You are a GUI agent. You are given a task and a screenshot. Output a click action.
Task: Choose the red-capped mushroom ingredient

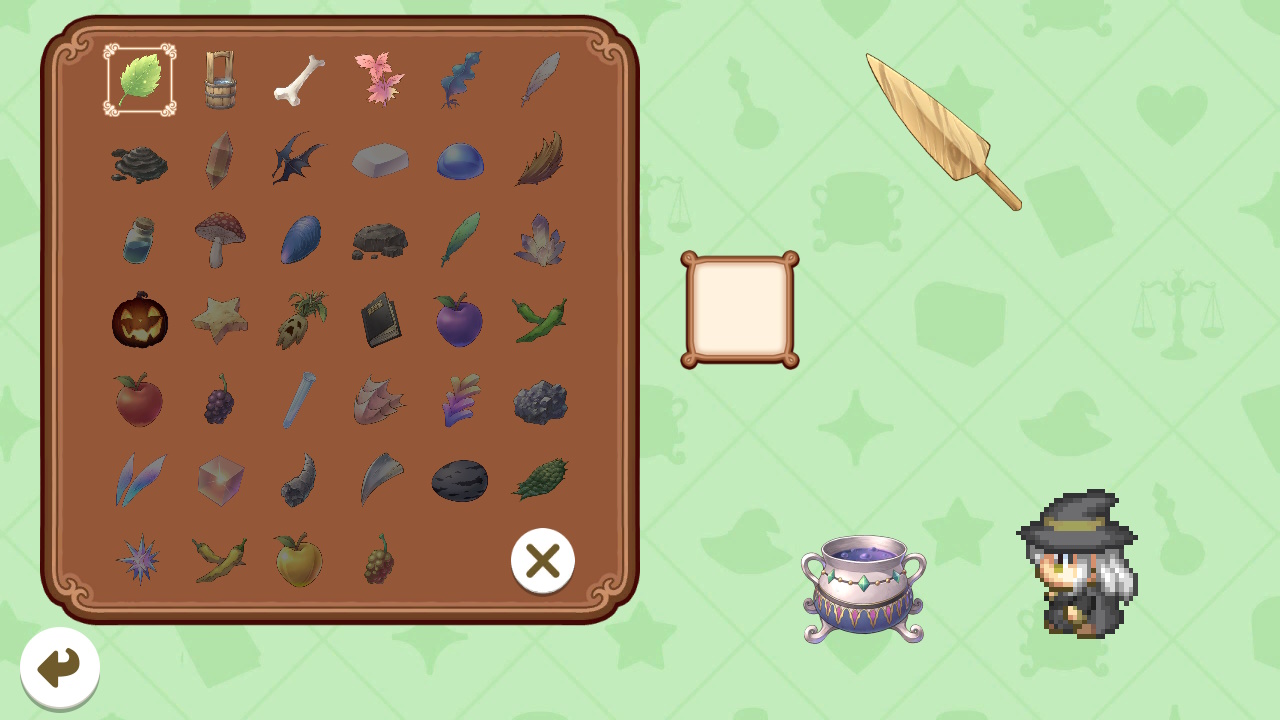[220, 240]
